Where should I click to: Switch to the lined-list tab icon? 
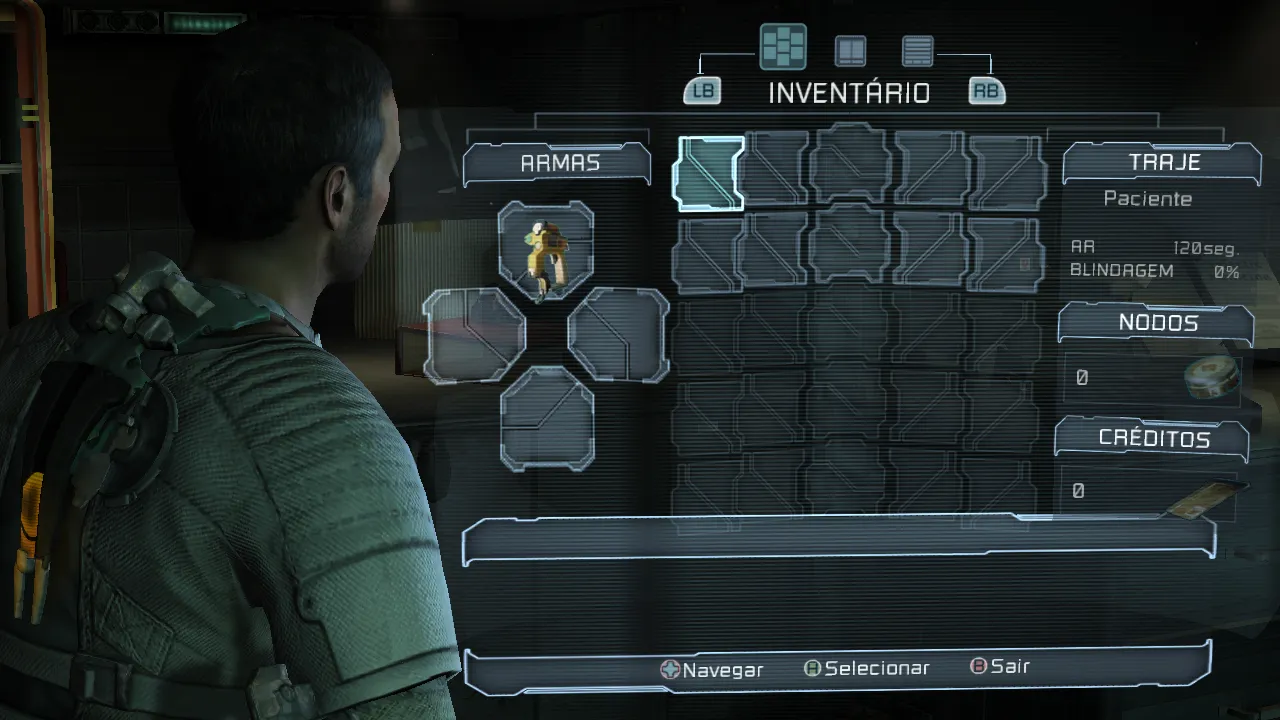917,50
